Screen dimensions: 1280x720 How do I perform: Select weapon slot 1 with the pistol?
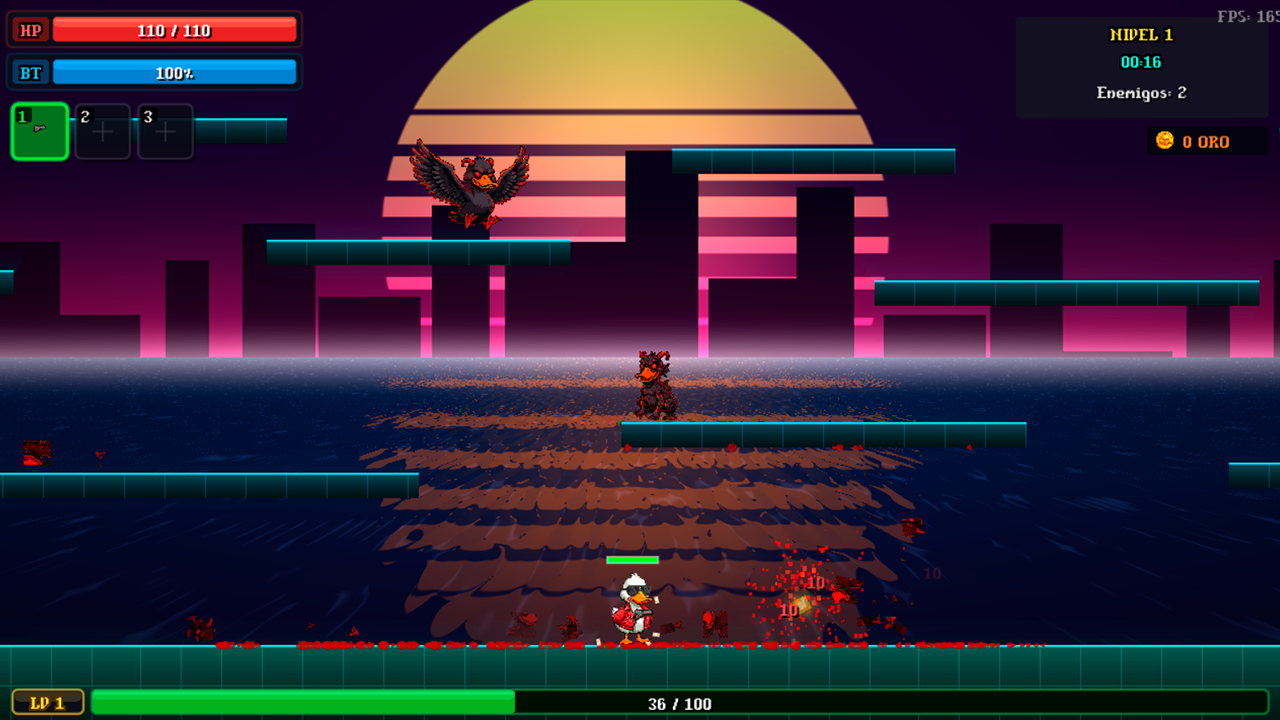point(40,131)
